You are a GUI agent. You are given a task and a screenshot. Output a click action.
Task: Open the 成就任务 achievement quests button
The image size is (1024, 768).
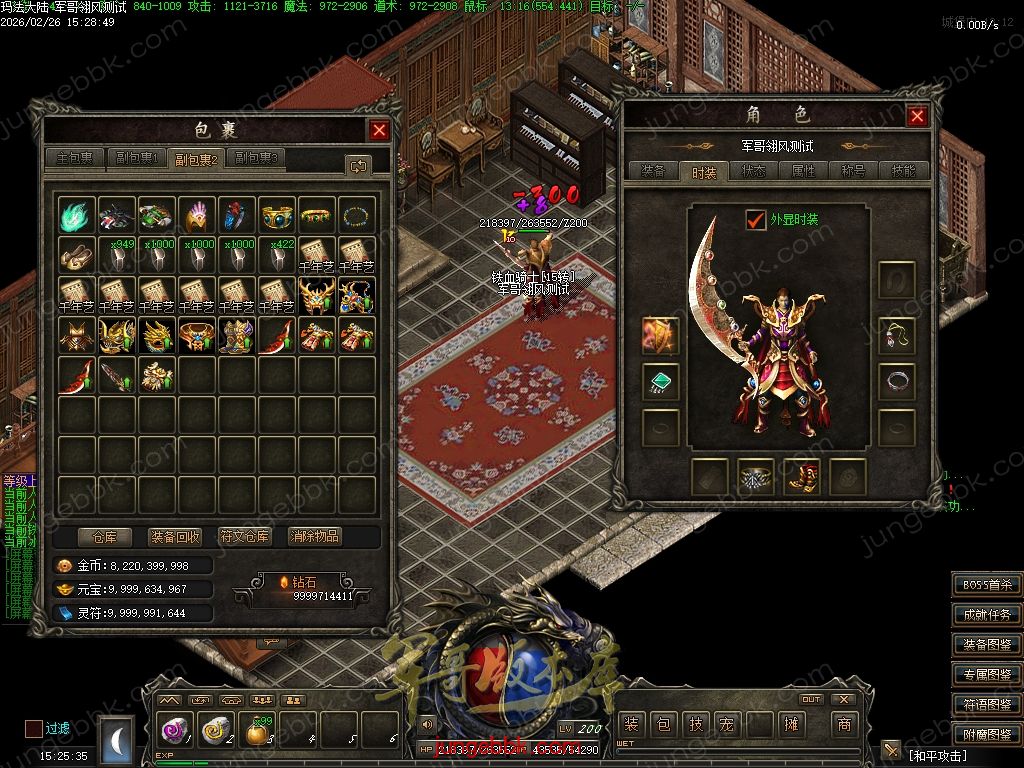click(987, 615)
